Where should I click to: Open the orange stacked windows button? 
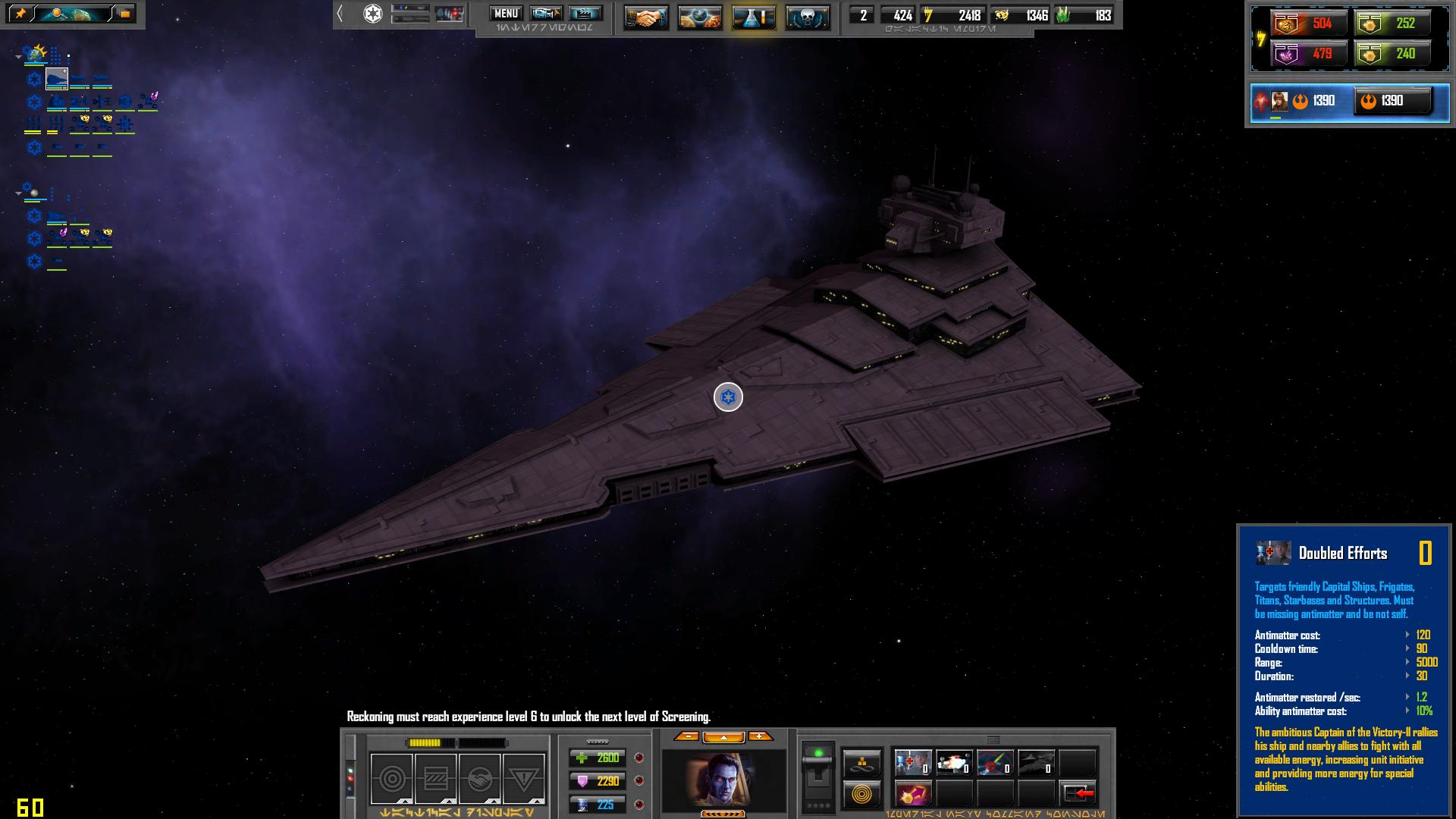(x=124, y=14)
